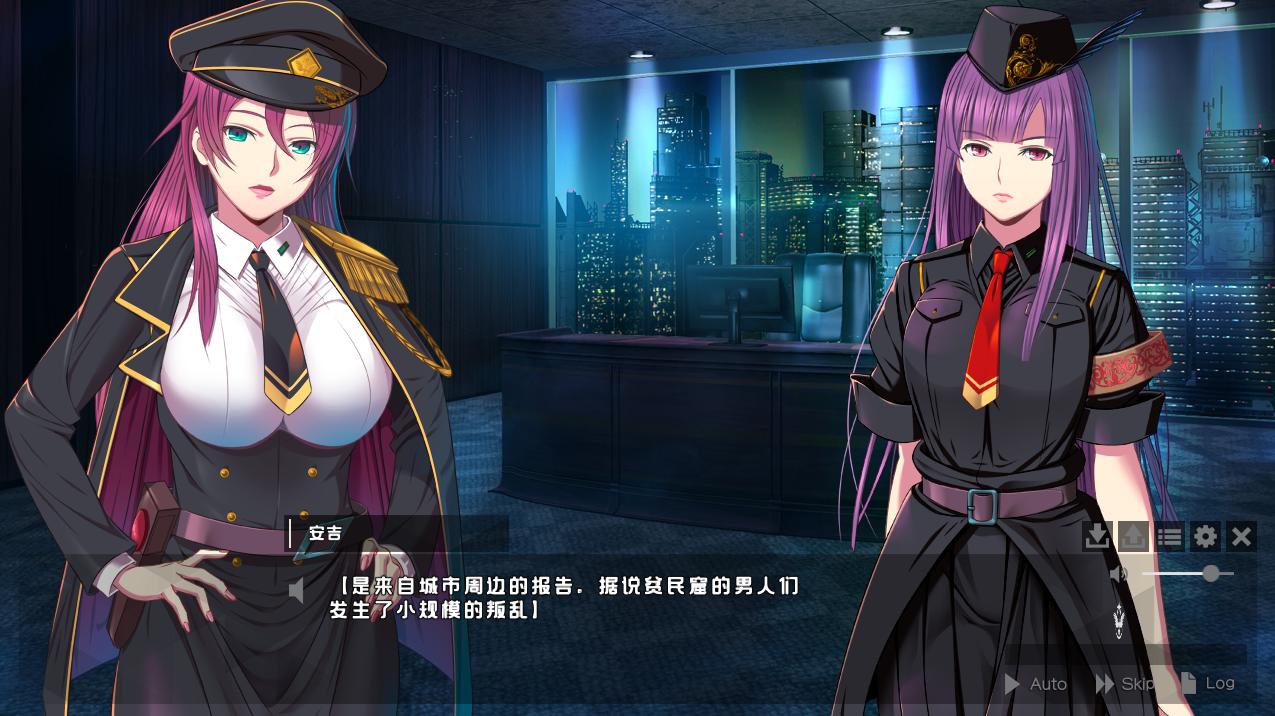Open the list menu icon
This screenshot has width=1275, height=716.
tap(1169, 537)
